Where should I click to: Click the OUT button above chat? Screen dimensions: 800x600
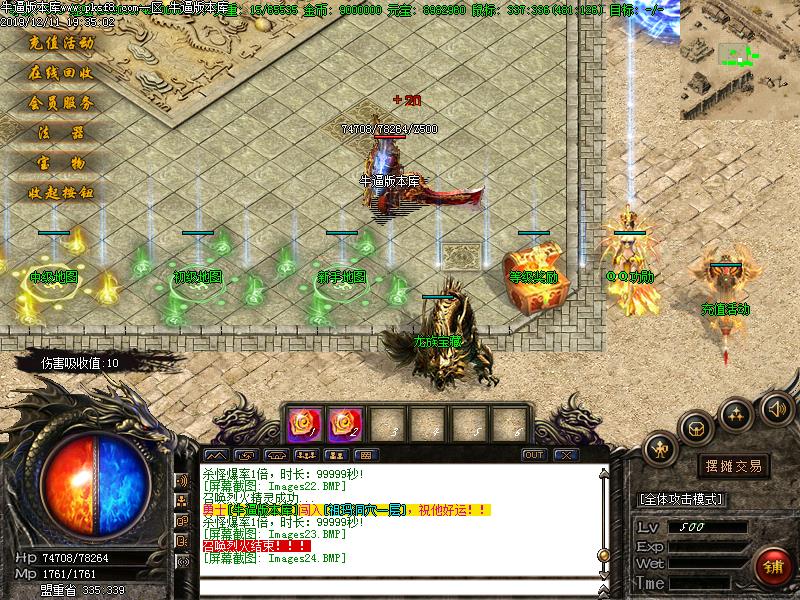(534, 455)
